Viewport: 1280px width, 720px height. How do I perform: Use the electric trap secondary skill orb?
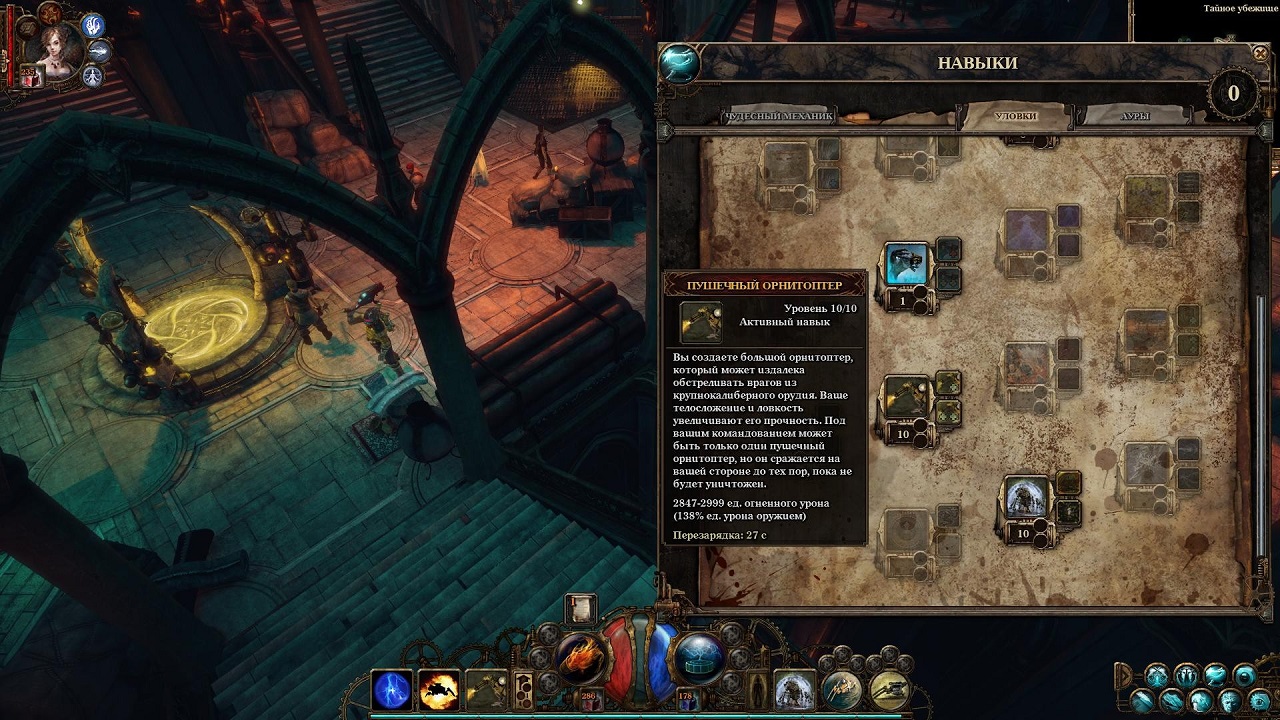click(x=698, y=657)
